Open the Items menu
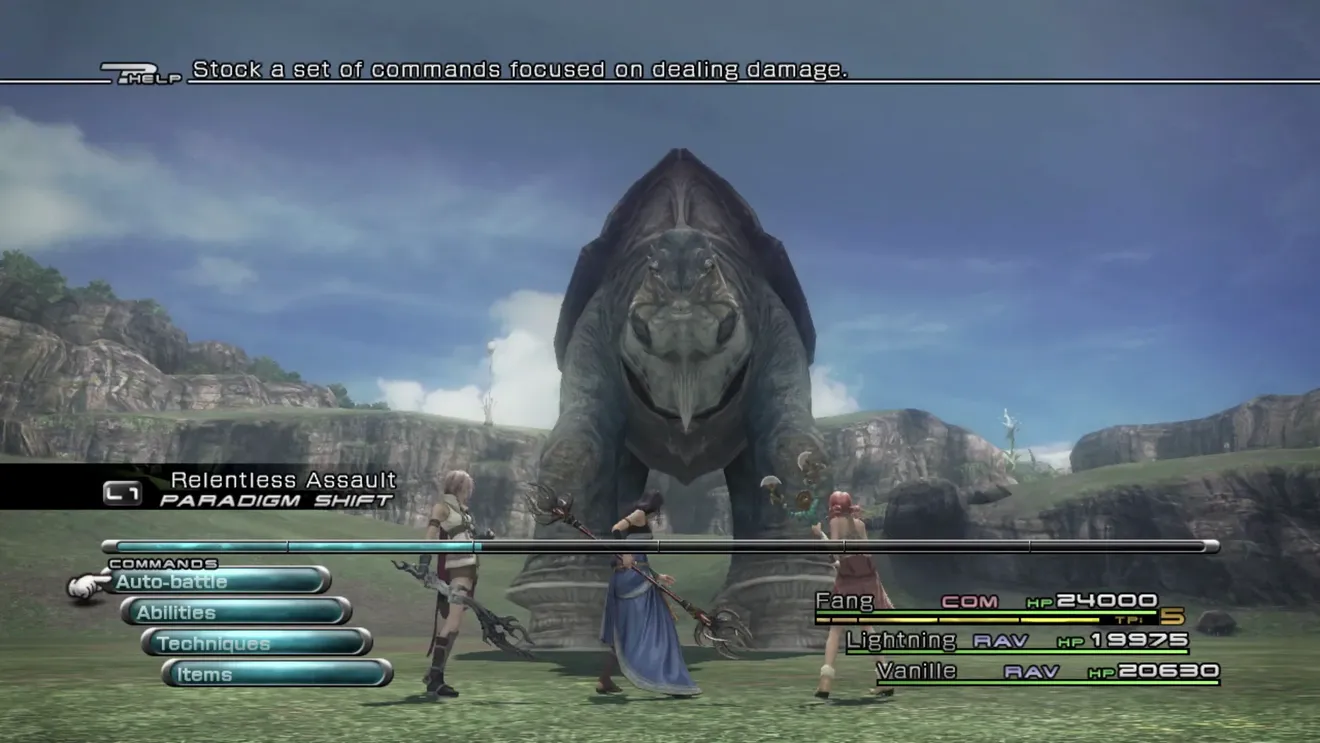The image size is (1320, 743). tap(277, 674)
